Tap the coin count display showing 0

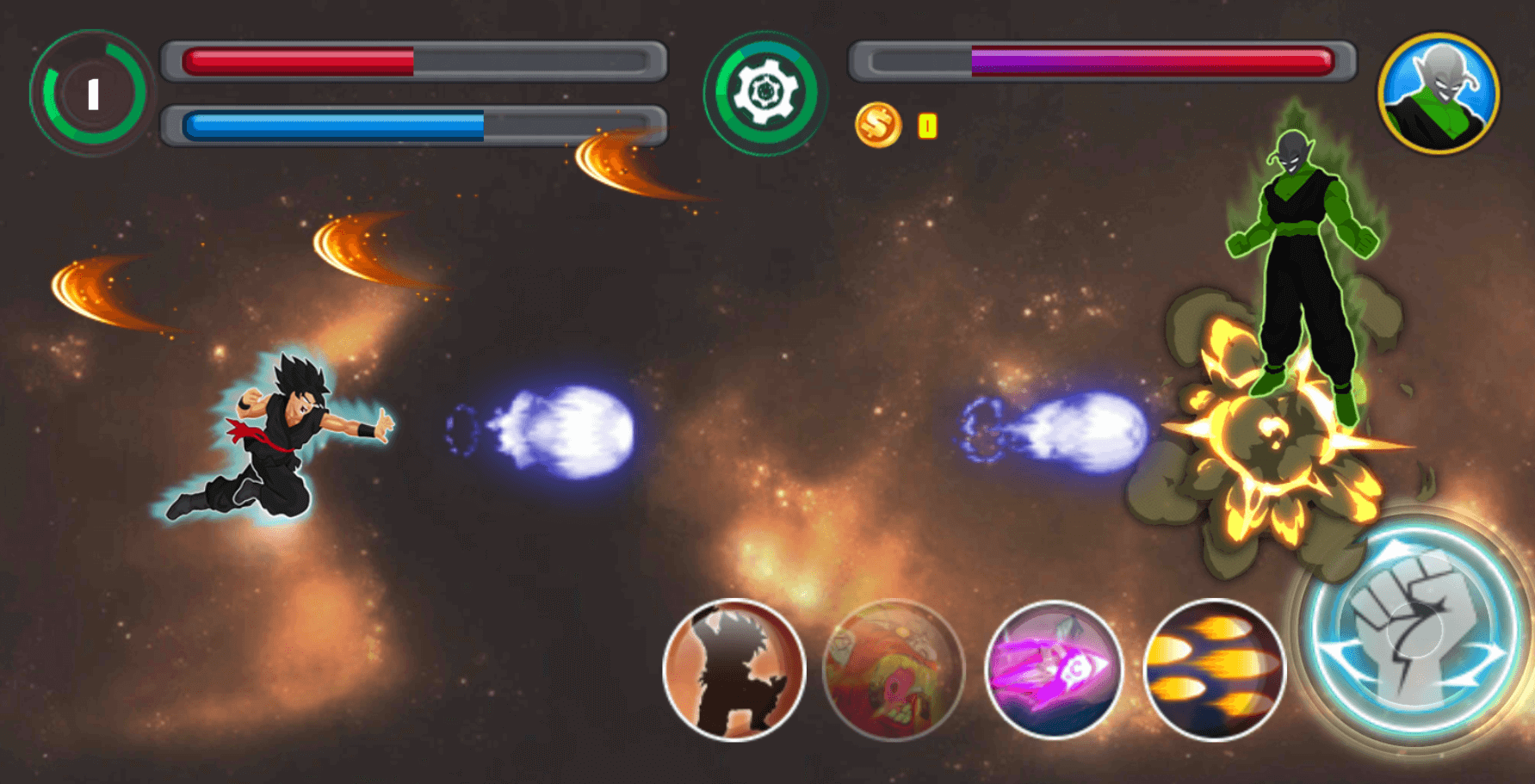point(926,126)
